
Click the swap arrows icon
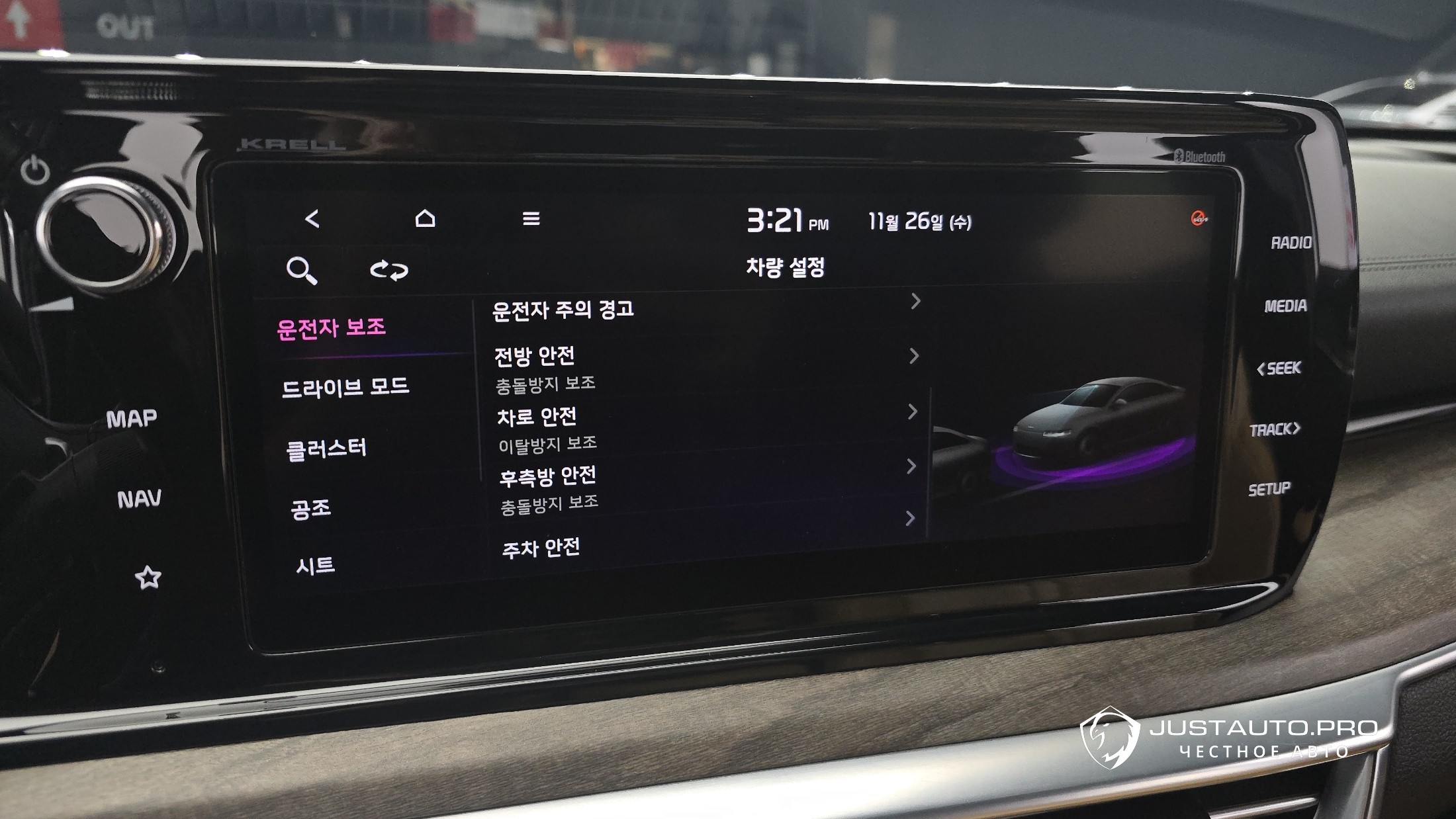click(x=388, y=270)
